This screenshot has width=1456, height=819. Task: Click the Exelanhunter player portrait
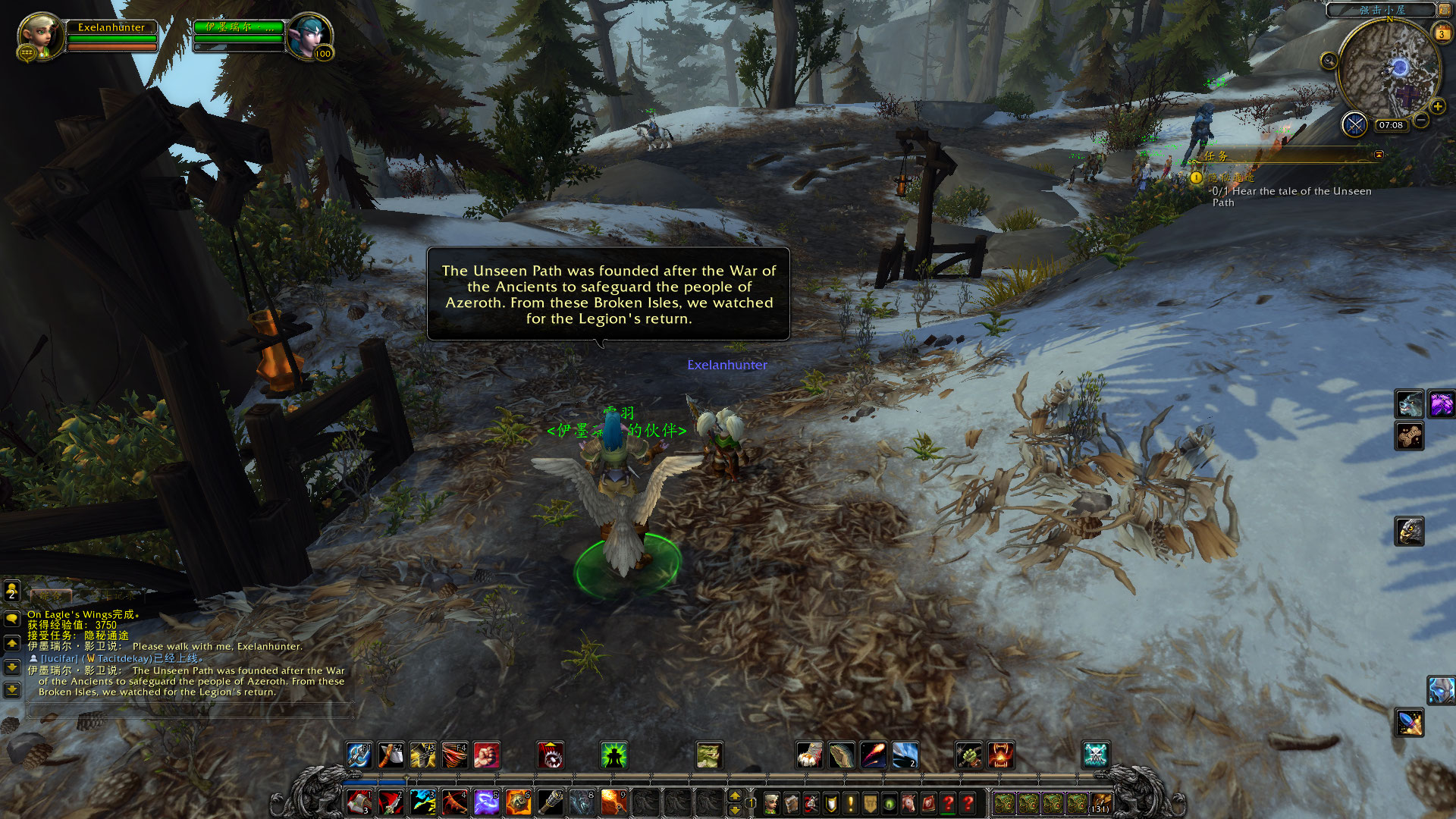(39, 36)
